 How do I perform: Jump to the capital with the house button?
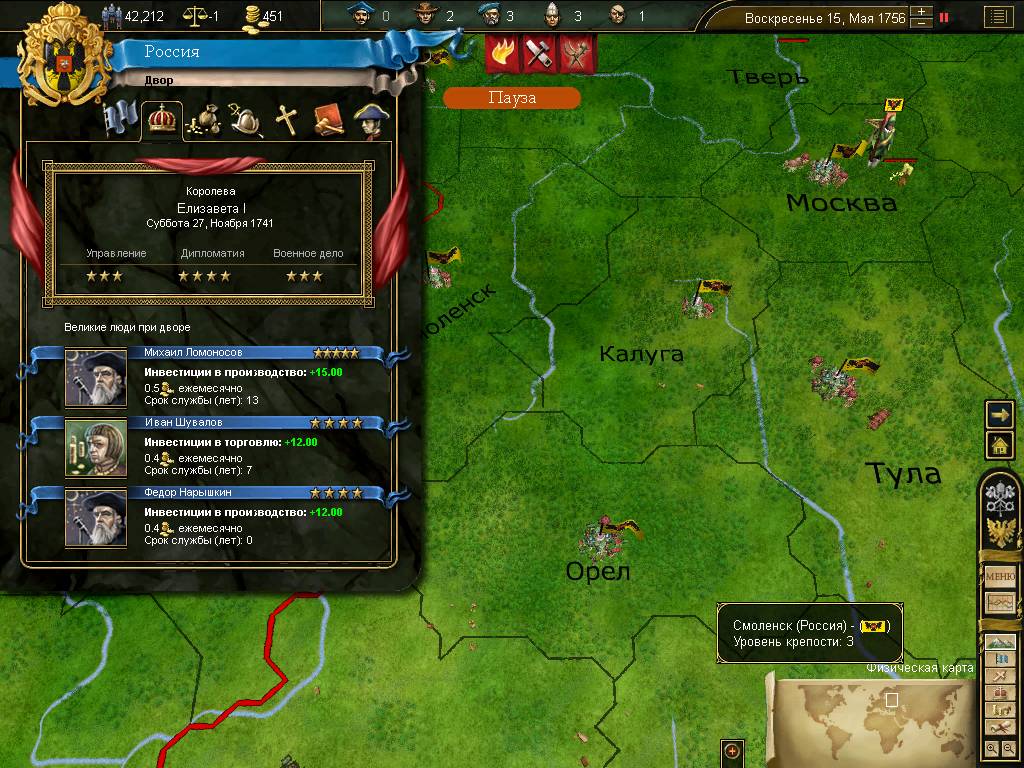[1000, 444]
